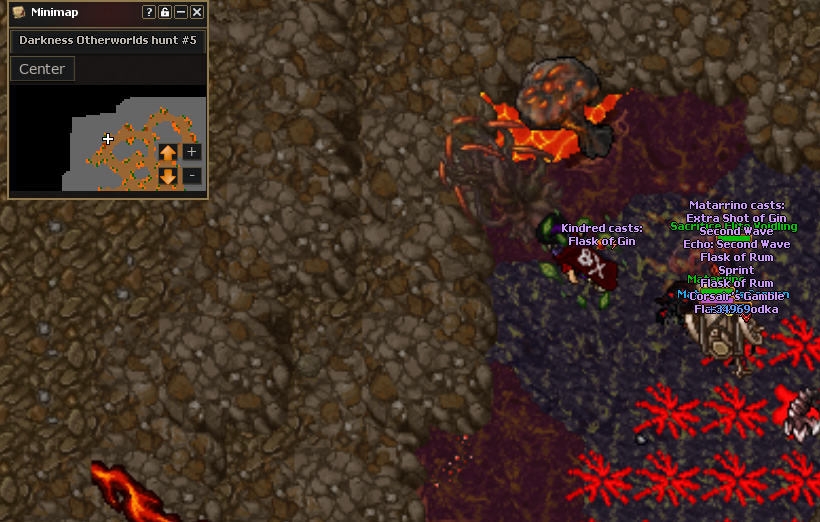820x522 pixels.
Task: Click the Center button on the minimap
Action: (x=42, y=69)
